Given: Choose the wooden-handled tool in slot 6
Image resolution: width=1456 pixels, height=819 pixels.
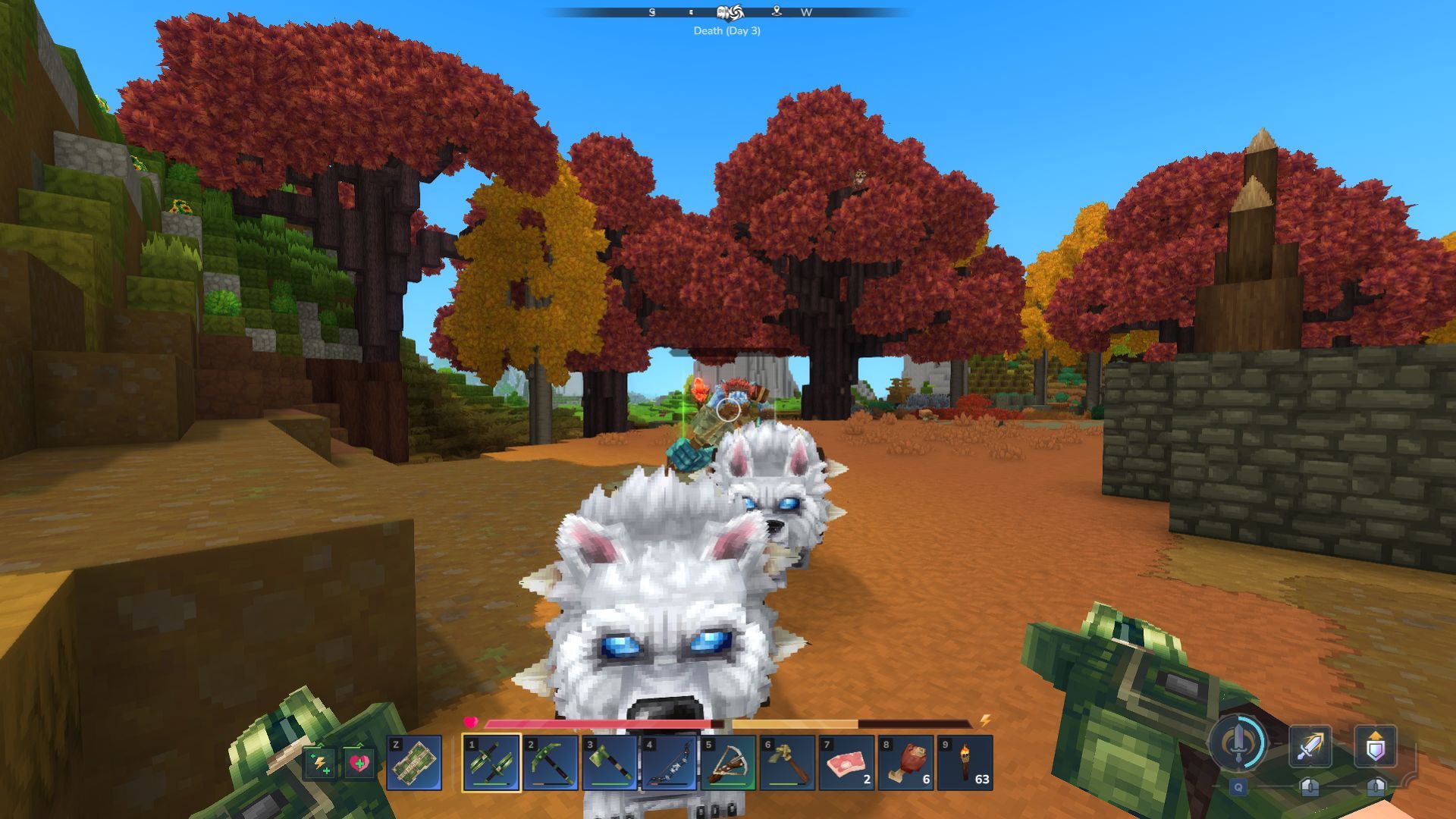Looking at the screenshot, I should point(787,763).
